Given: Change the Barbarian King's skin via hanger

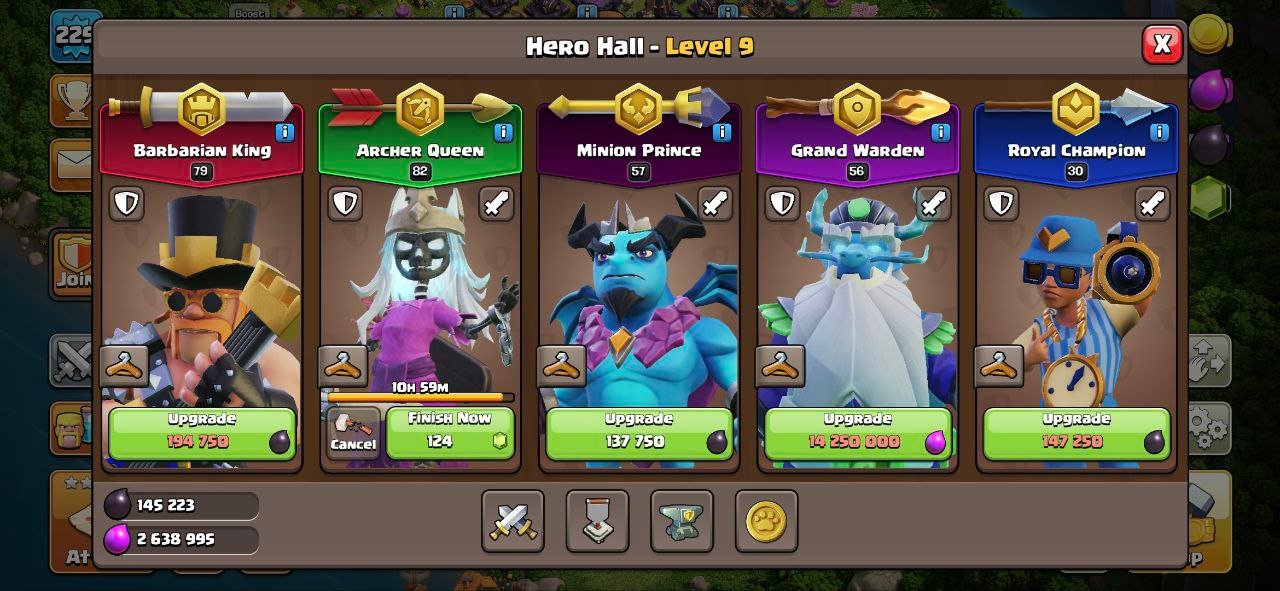Looking at the screenshot, I should pos(124,366).
